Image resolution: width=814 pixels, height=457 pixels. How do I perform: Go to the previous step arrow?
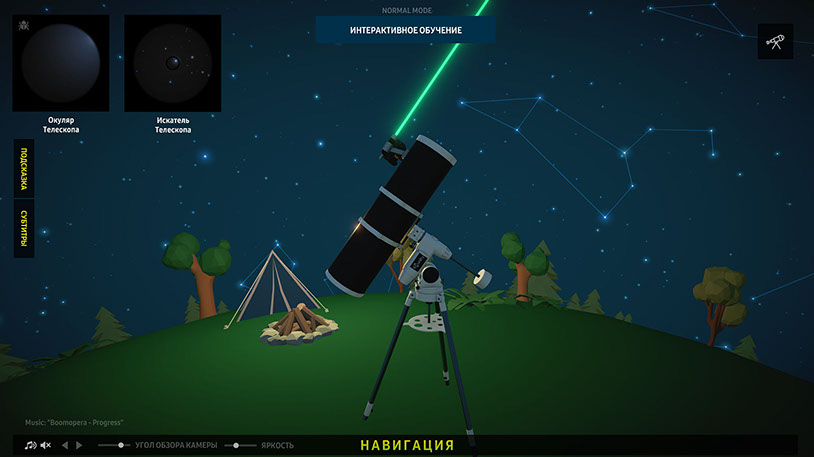pos(65,445)
